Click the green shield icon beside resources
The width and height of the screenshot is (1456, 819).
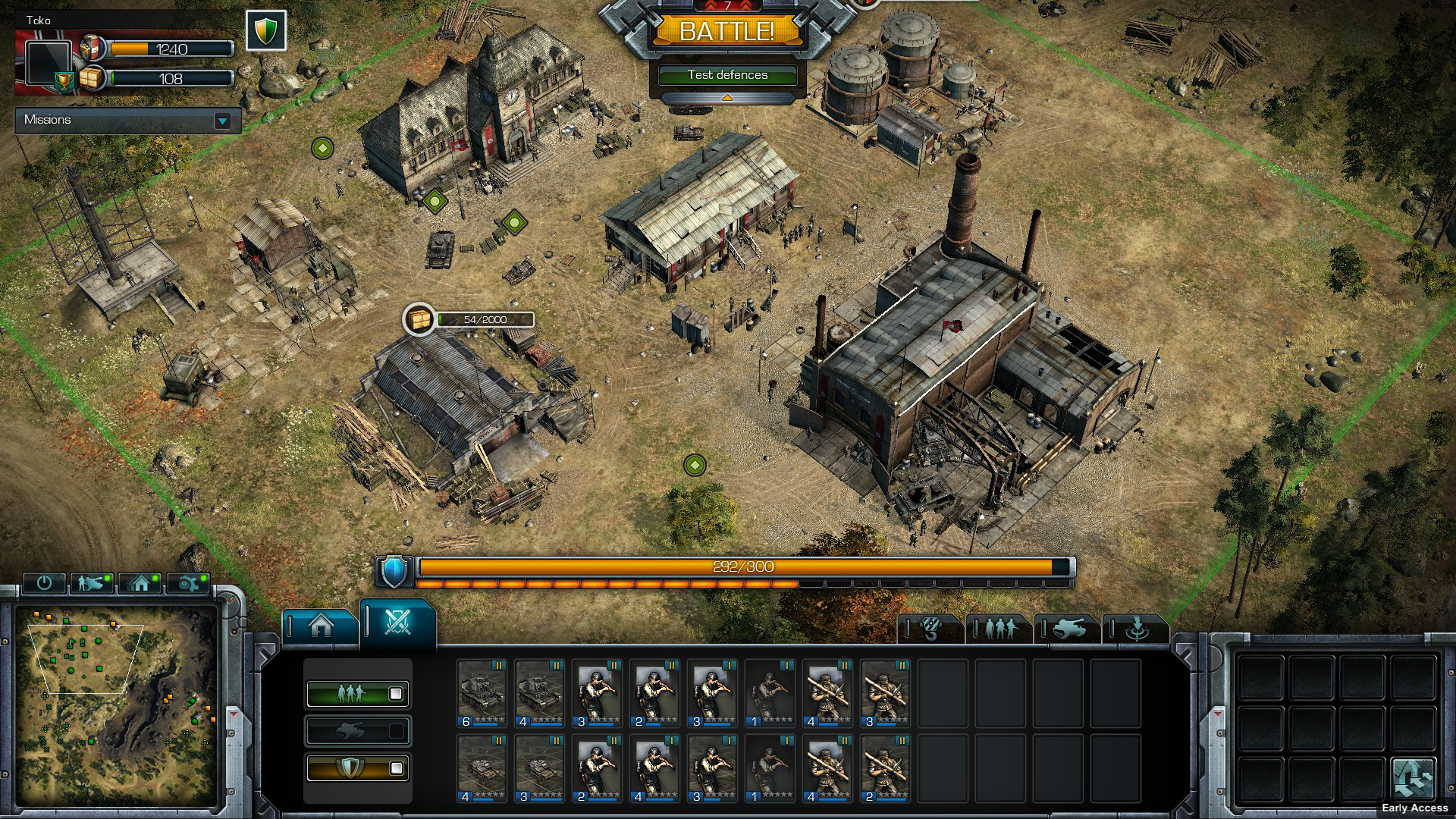[266, 31]
